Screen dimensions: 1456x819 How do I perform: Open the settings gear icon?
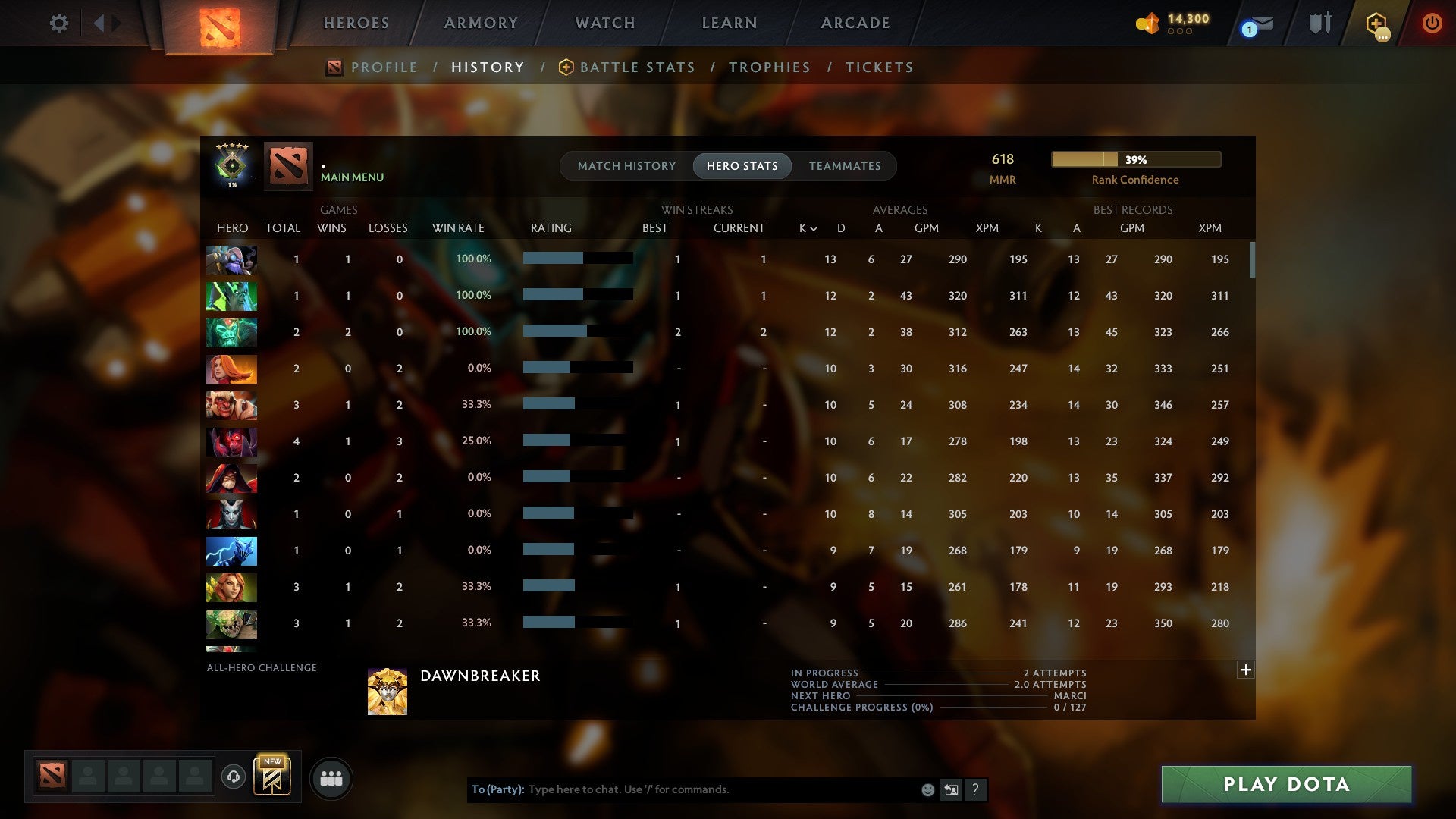[59, 23]
